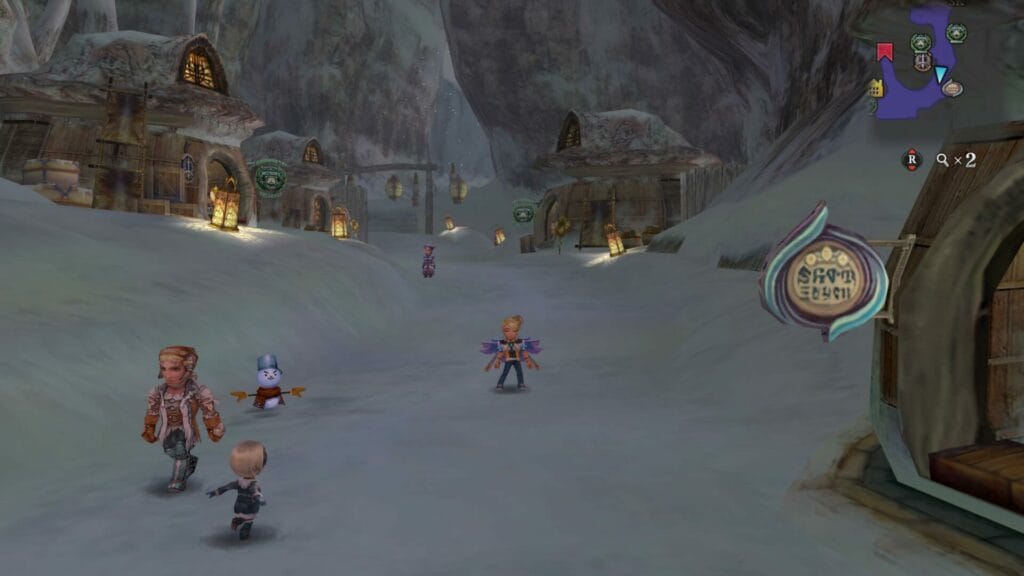Click the yellow house marker on minimap
1024x576 pixels.
(x=876, y=88)
